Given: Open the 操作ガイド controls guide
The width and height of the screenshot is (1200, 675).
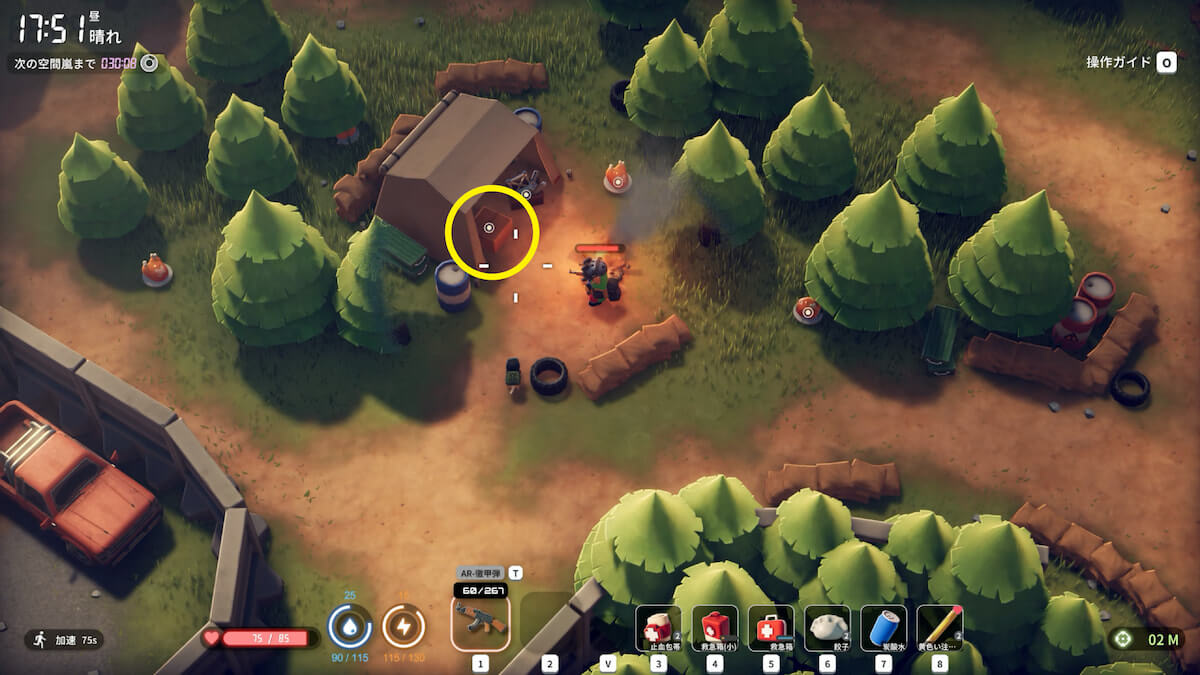Looking at the screenshot, I should tap(1130, 63).
